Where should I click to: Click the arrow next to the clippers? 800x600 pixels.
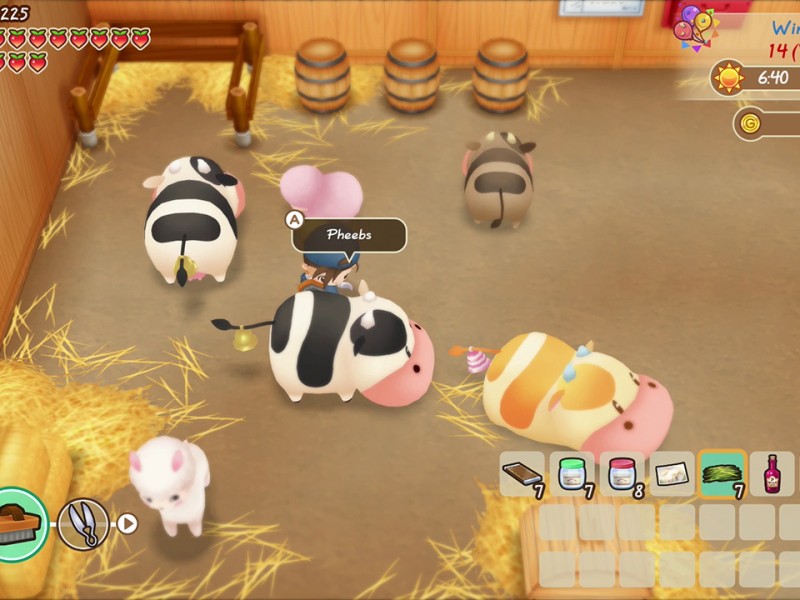point(127,522)
